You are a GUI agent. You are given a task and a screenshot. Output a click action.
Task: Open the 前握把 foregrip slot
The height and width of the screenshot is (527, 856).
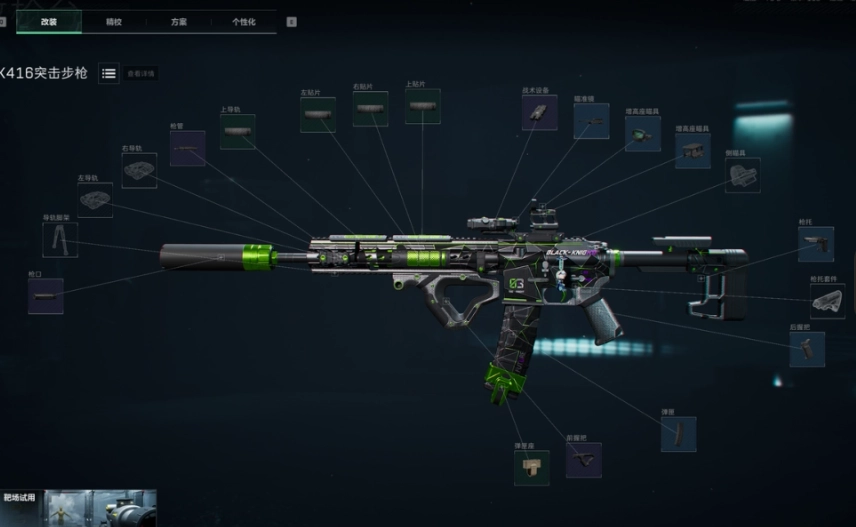tap(584, 460)
